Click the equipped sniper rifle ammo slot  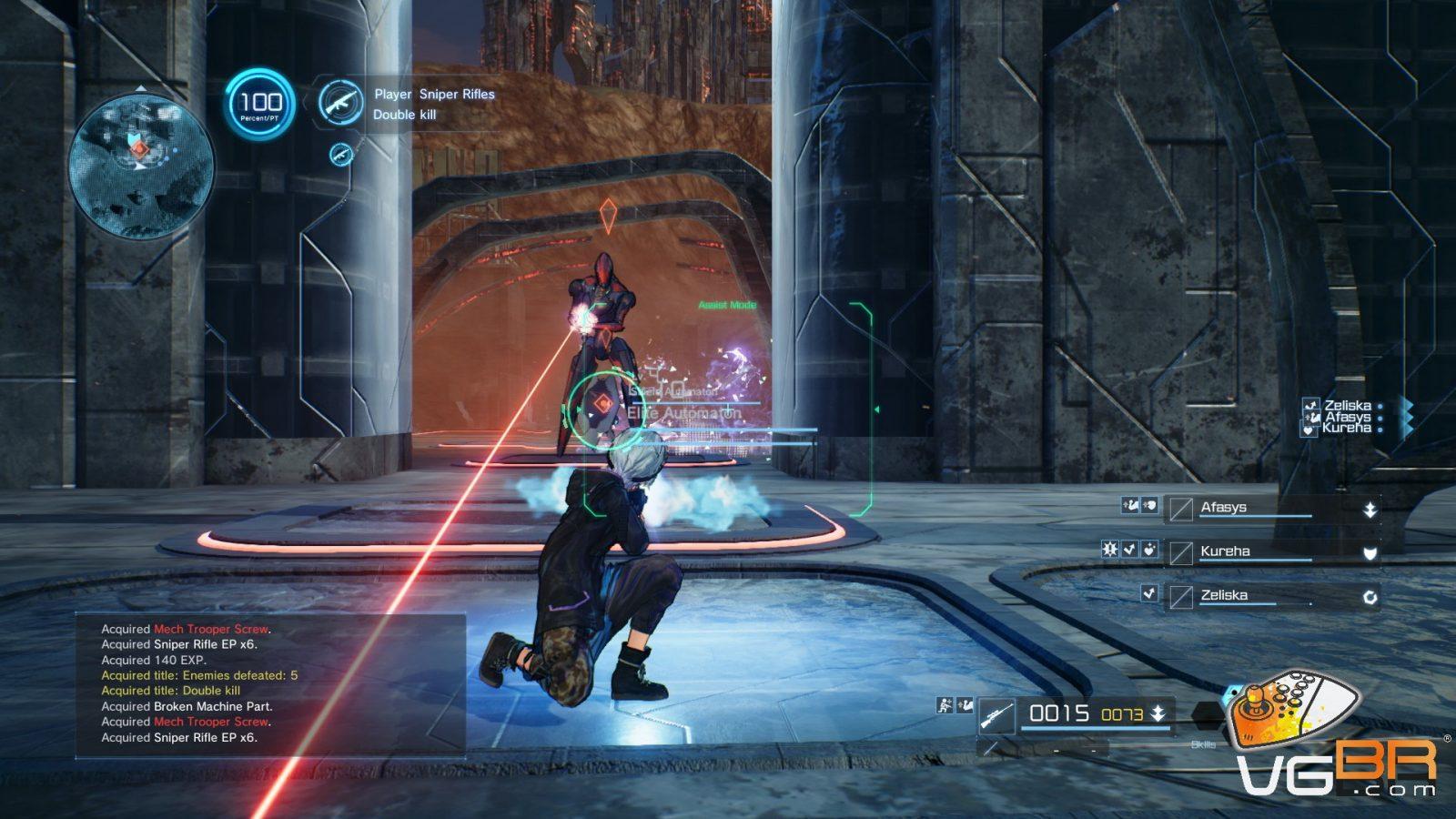pos(1076,714)
